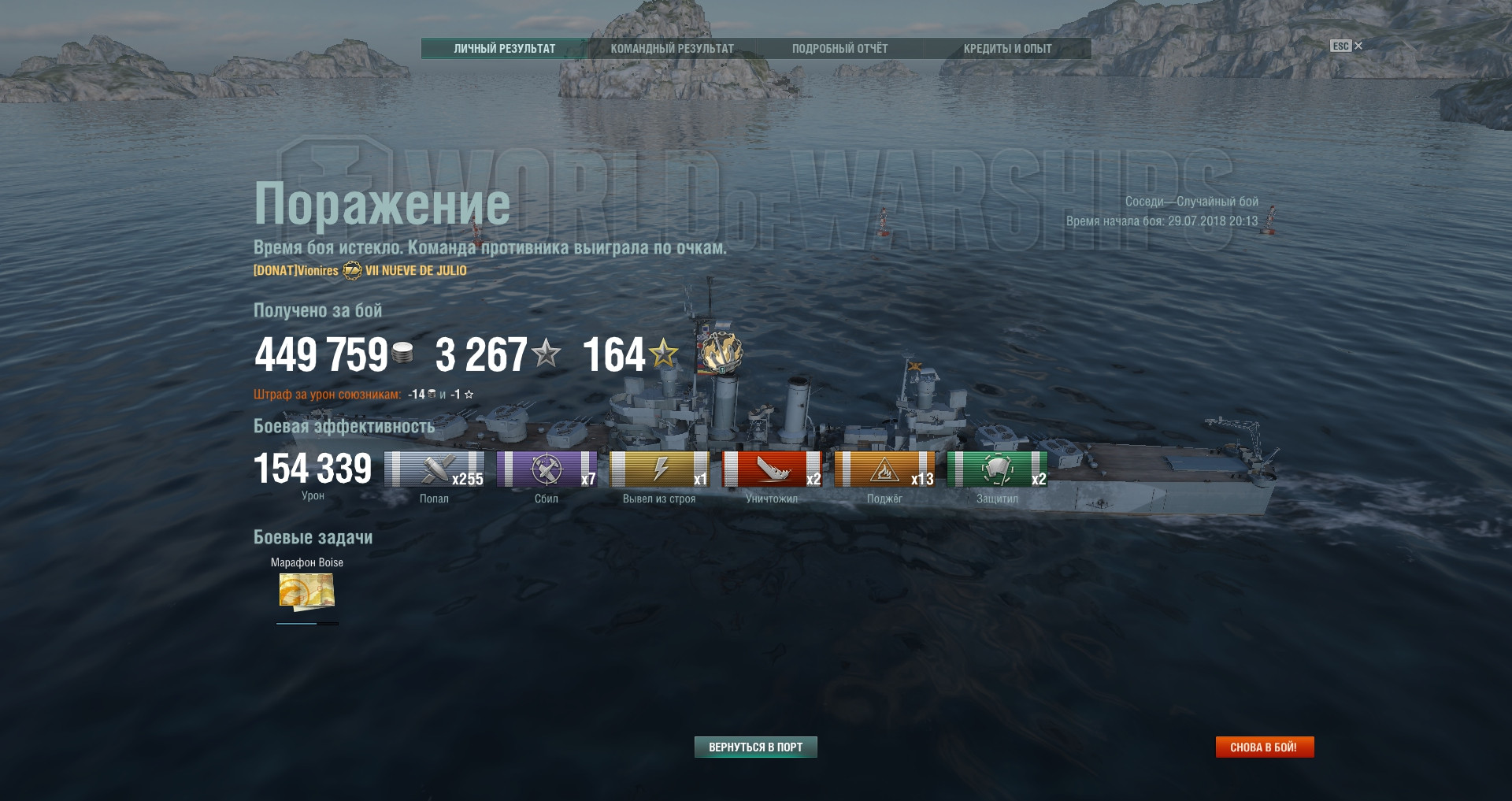Select the Кредиты и опыт tab
This screenshot has height=801, width=1512.
[1007, 49]
